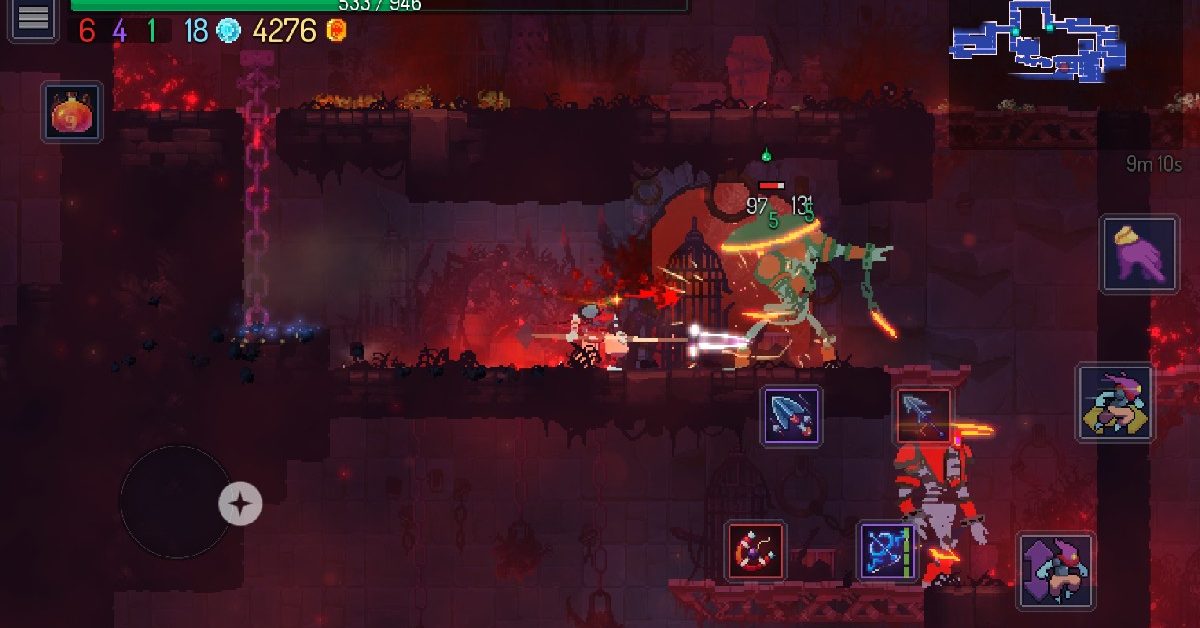Fire the arrow weapon slot
Viewport: 1200px width, 628px height.
pos(922,415)
